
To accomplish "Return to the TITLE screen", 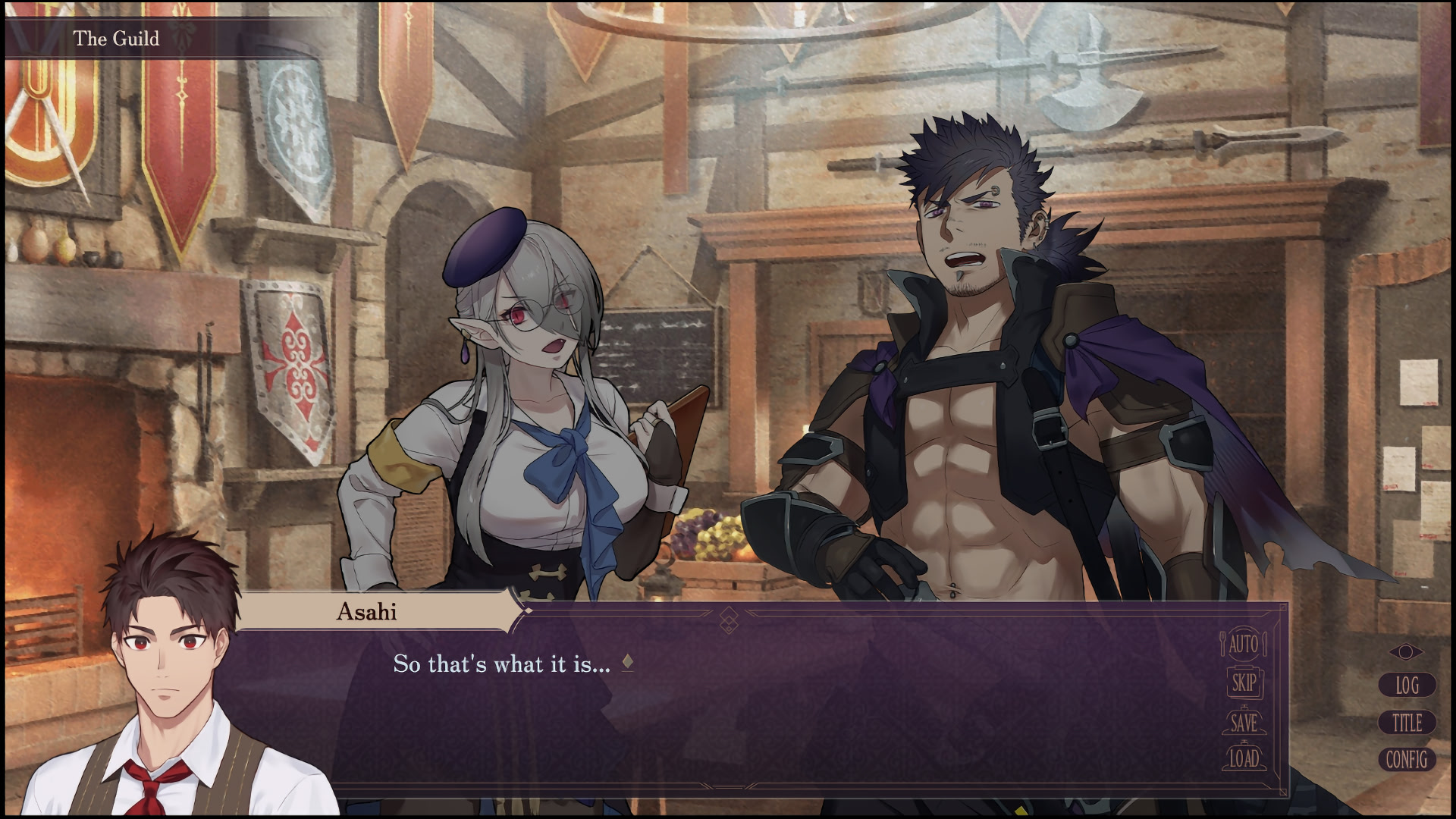I will coord(1407,723).
